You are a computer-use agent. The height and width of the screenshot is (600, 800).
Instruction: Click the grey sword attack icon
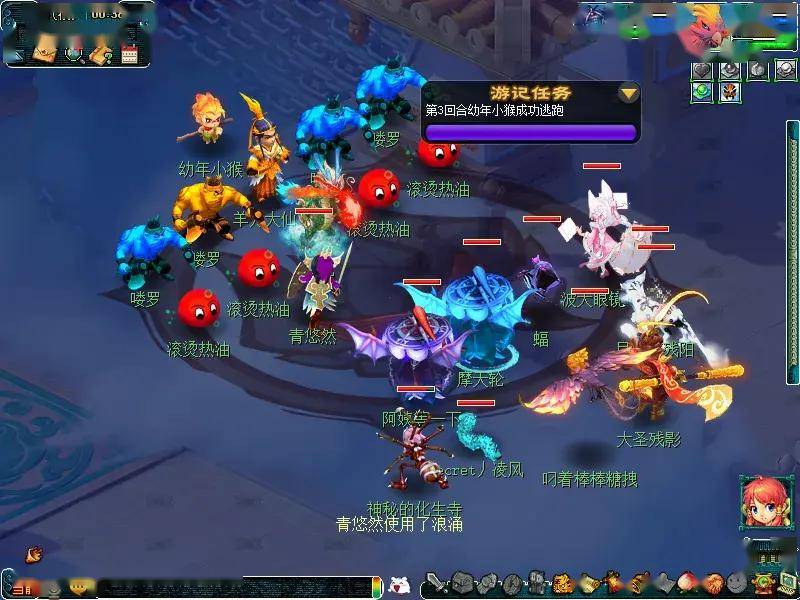436,582
